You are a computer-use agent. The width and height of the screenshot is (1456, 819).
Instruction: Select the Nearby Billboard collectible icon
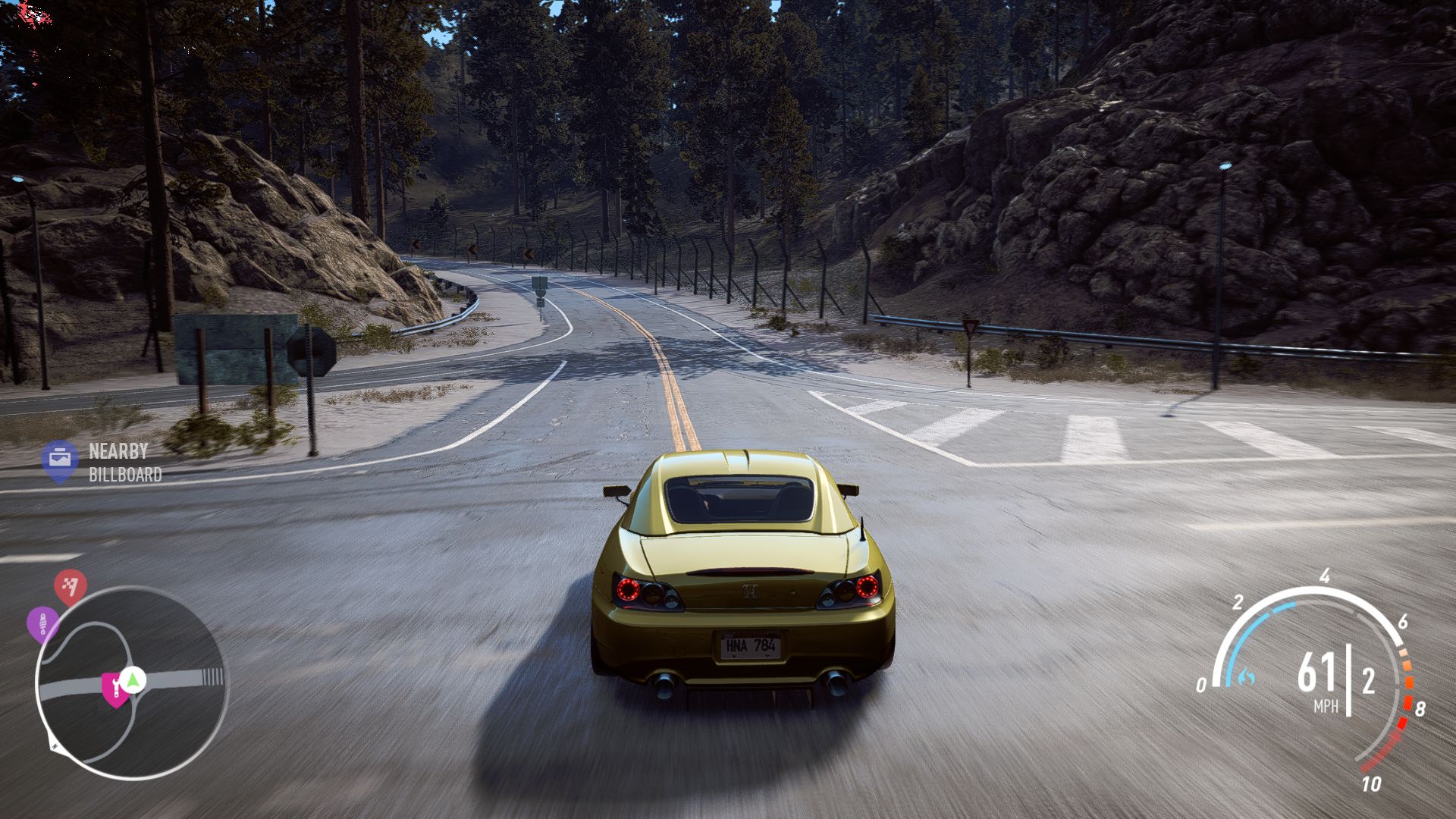click(59, 460)
